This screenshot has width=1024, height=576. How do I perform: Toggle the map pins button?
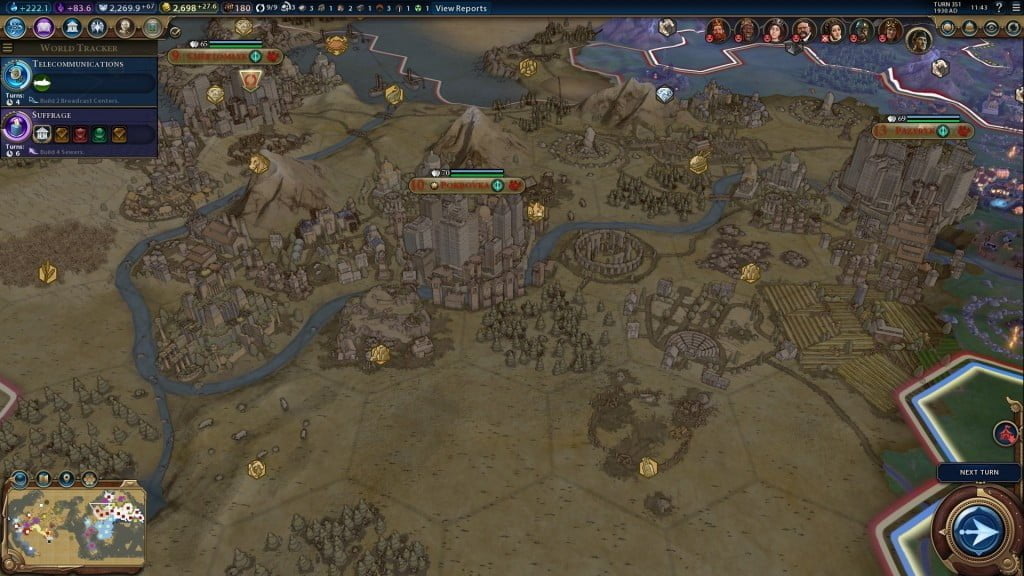coord(66,479)
